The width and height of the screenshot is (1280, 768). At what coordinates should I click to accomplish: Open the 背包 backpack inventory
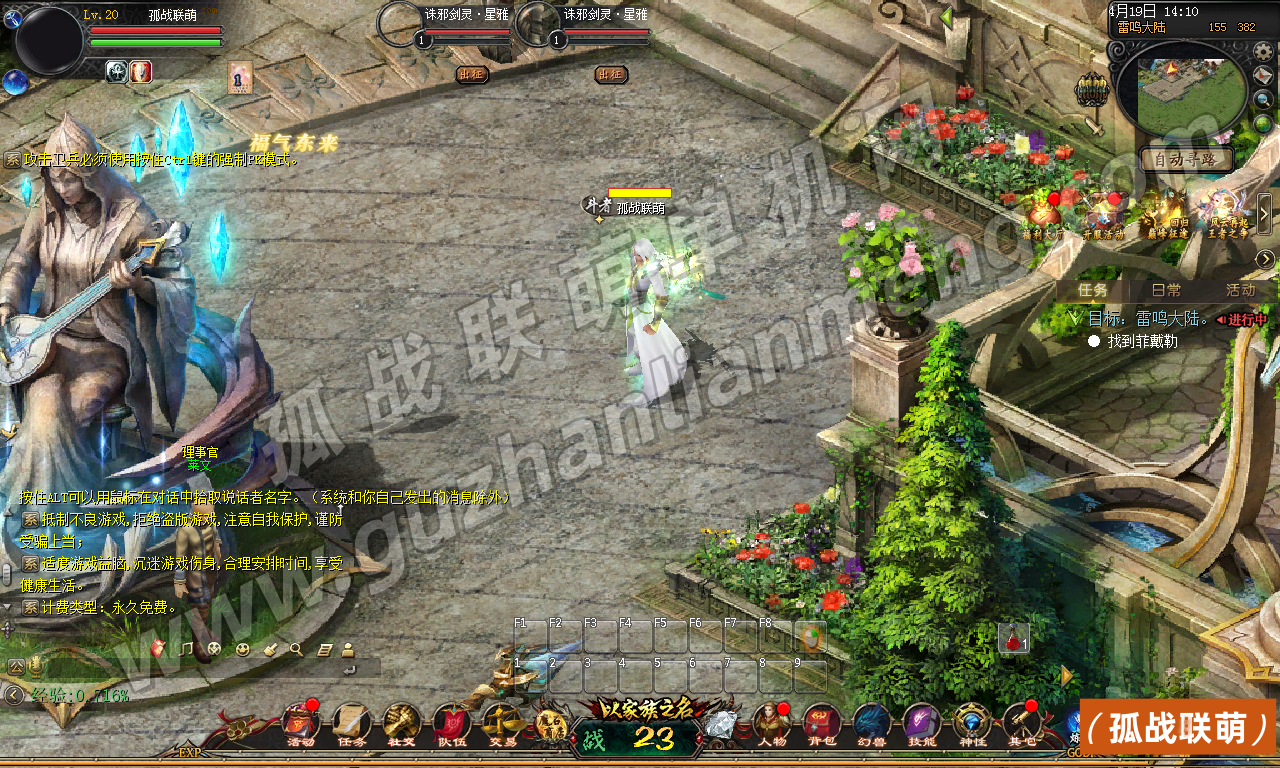tap(821, 724)
